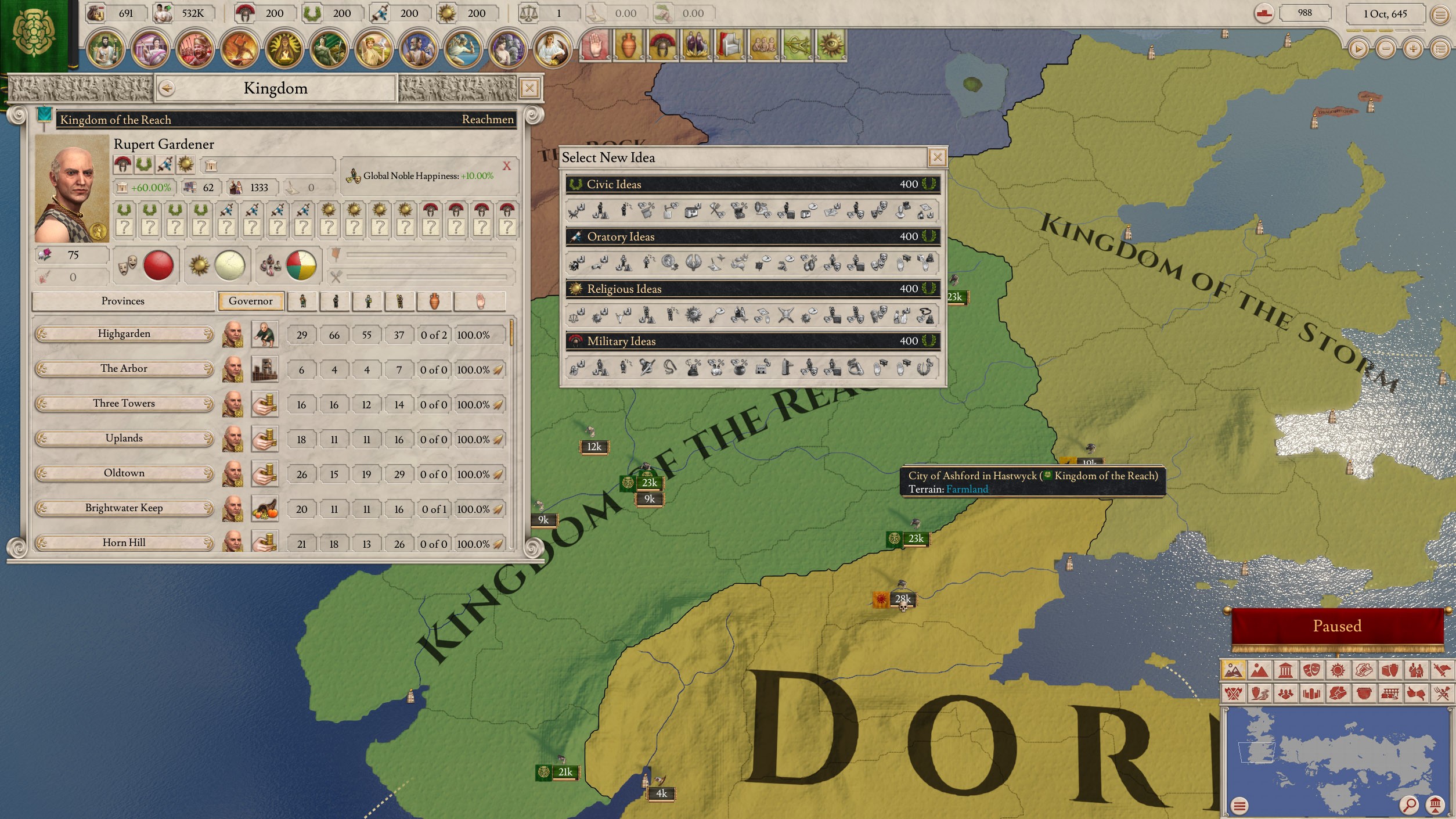Open the Highgarden province row
Screen dimensions: 1456x819
pyautogui.click(x=124, y=334)
